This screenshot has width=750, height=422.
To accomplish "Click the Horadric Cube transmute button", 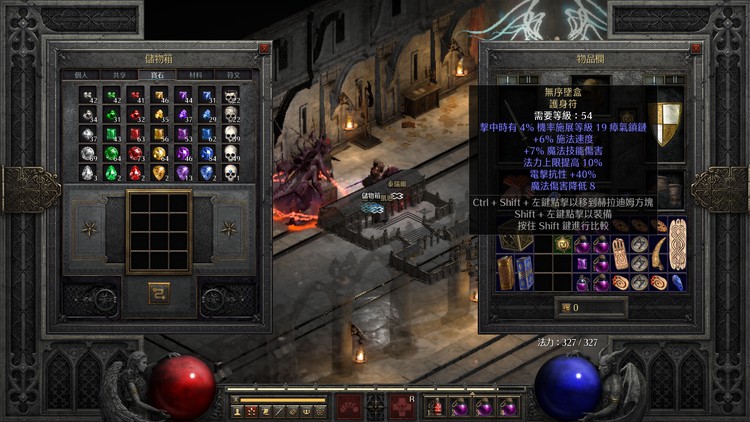I will click(x=158, y=292).
